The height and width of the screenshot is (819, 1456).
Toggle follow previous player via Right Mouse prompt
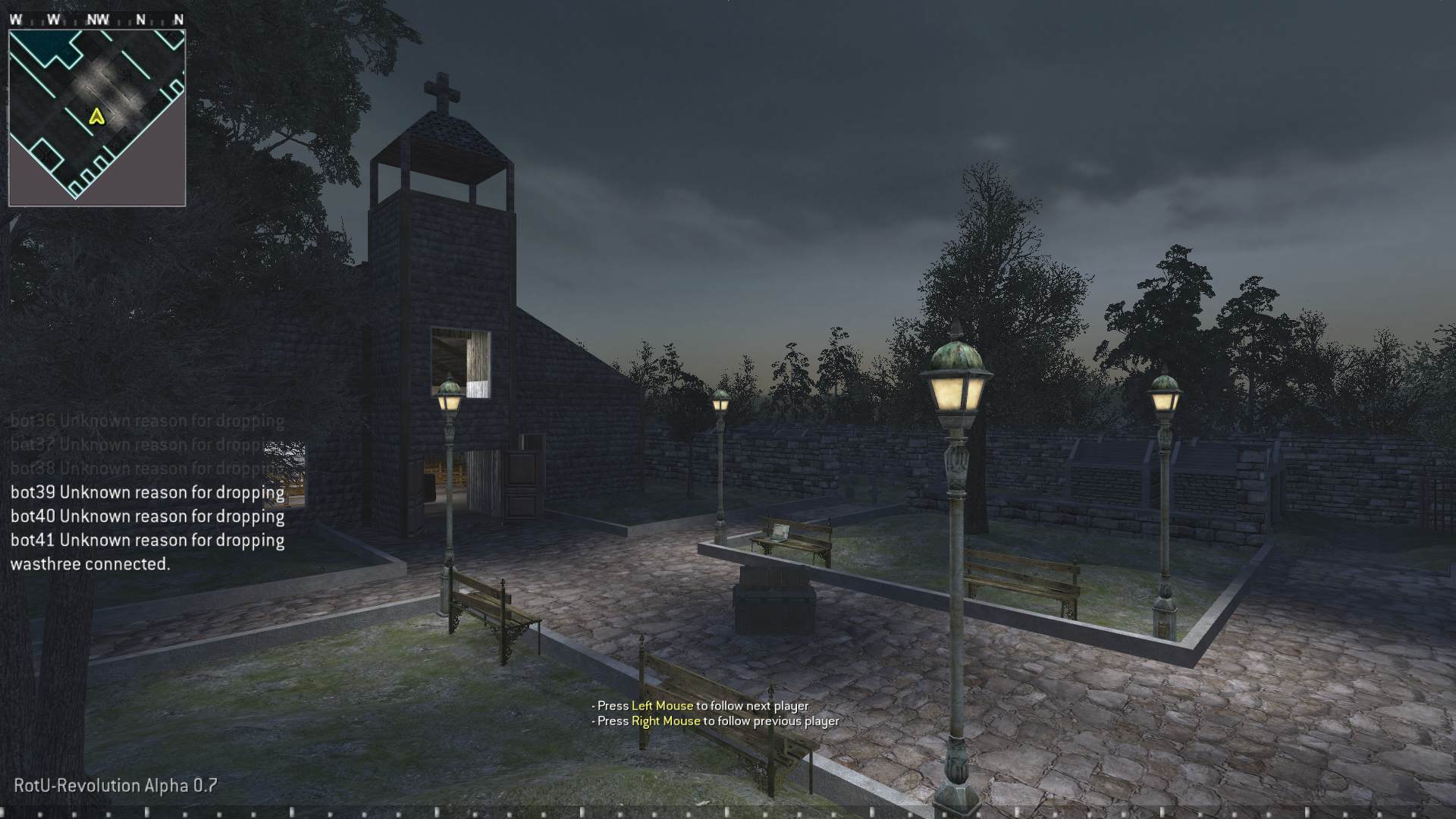[x=713, y=720]
